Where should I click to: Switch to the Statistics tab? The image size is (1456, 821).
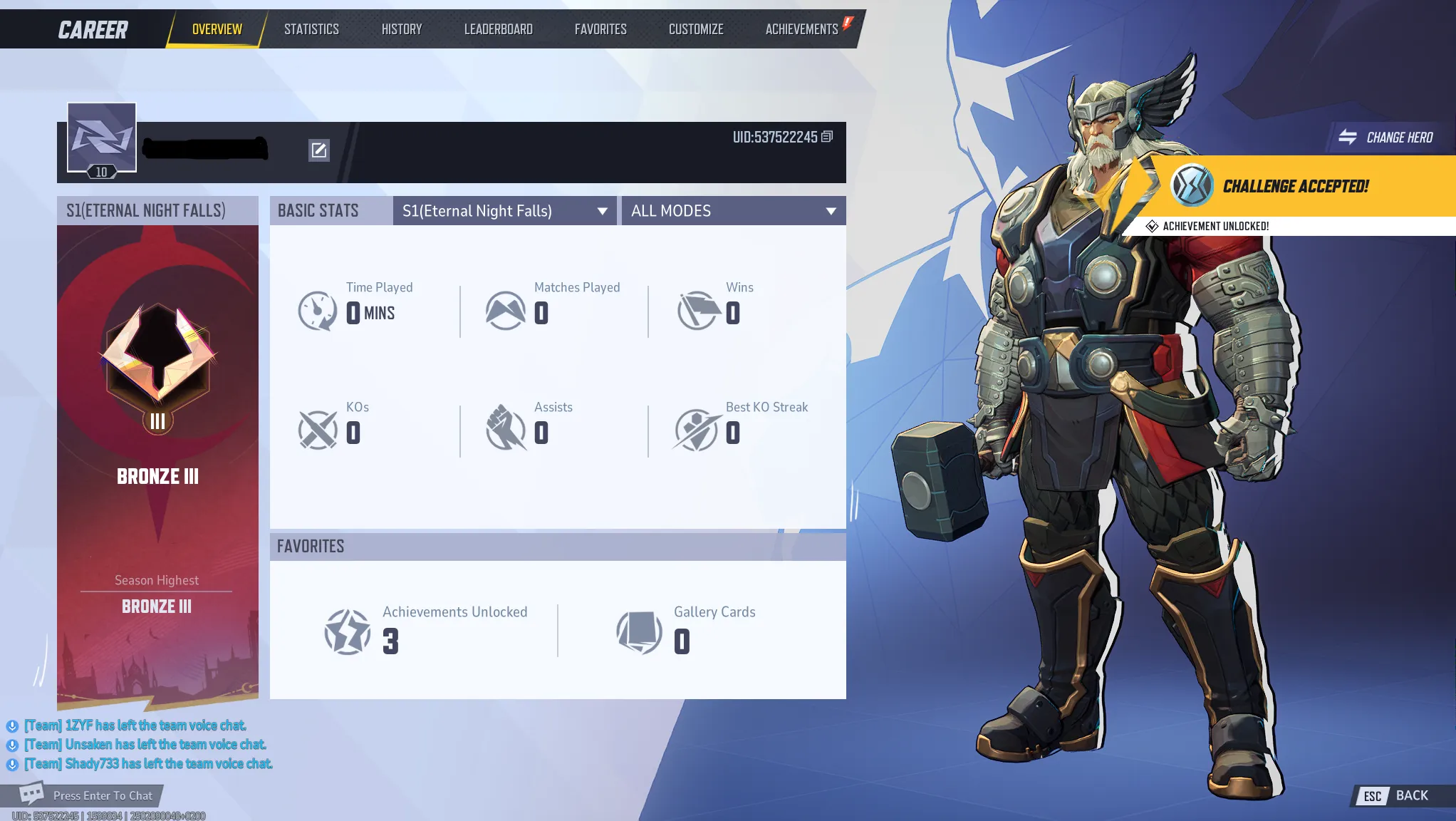coord(311,29)
